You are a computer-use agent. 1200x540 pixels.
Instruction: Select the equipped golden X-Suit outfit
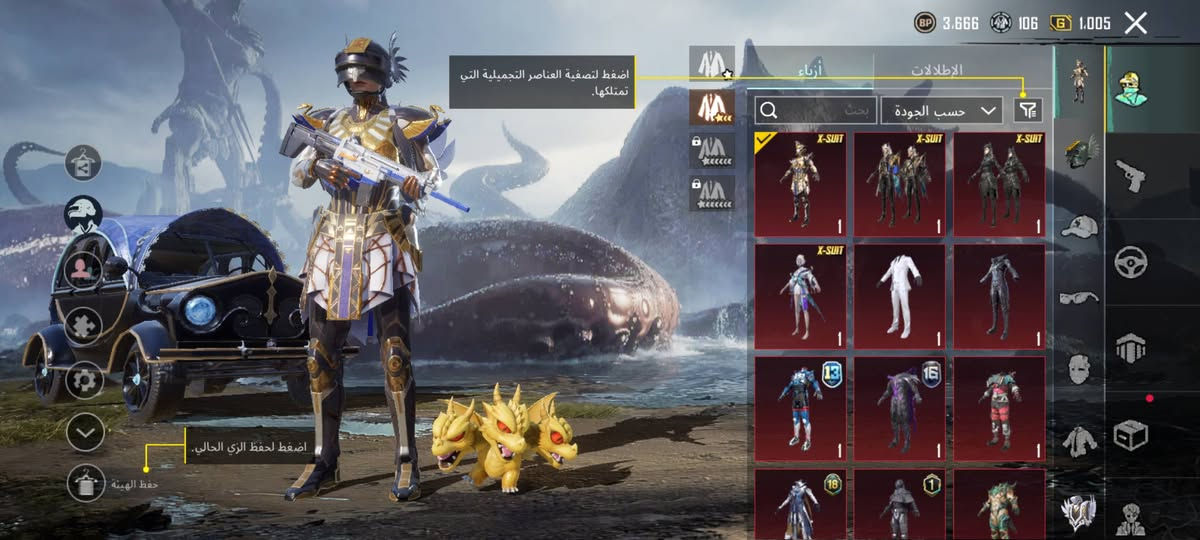(x=800, y=184)
